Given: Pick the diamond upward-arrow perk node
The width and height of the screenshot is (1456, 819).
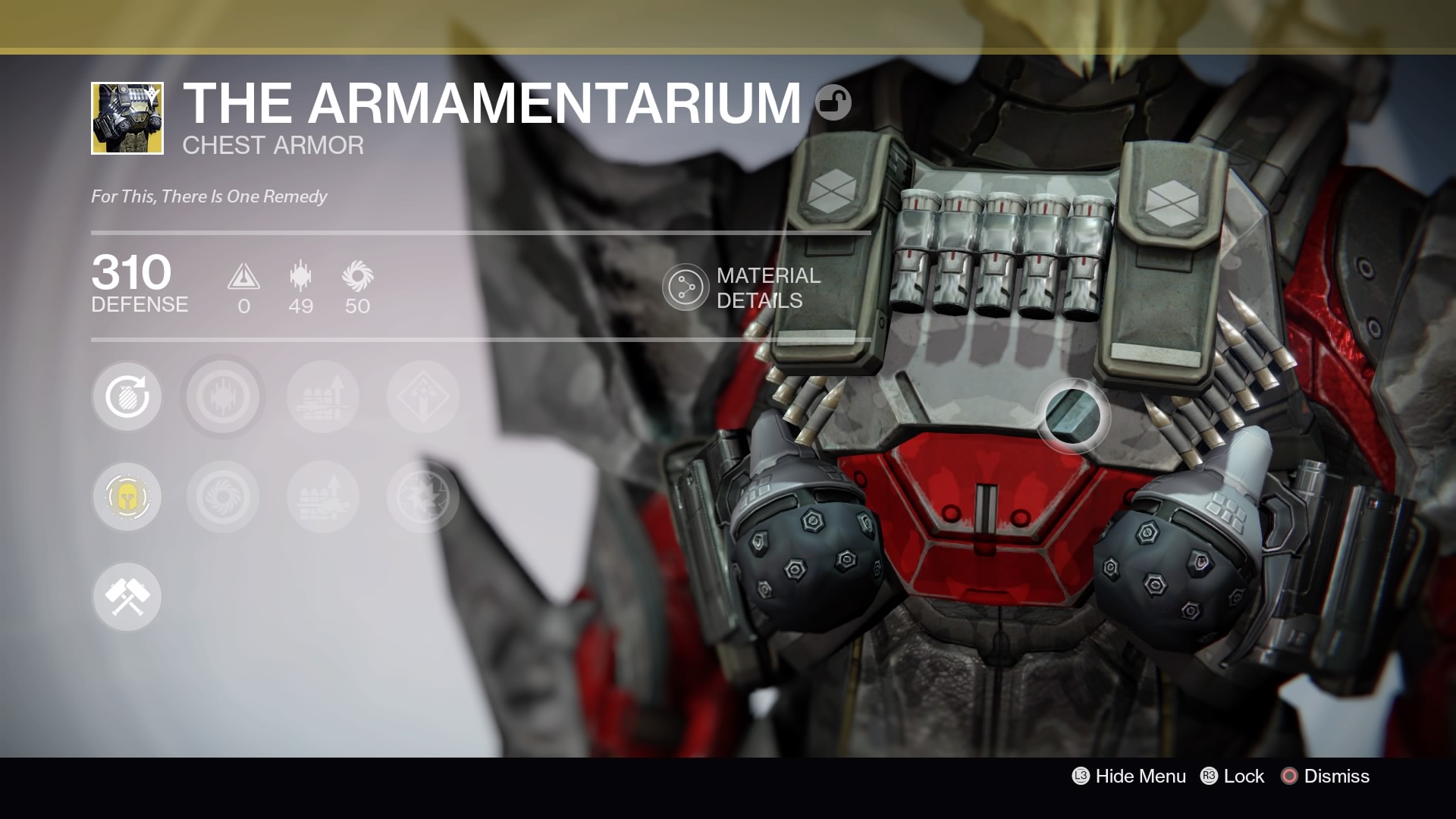Looking at the screenshot, I should point(423,397).
